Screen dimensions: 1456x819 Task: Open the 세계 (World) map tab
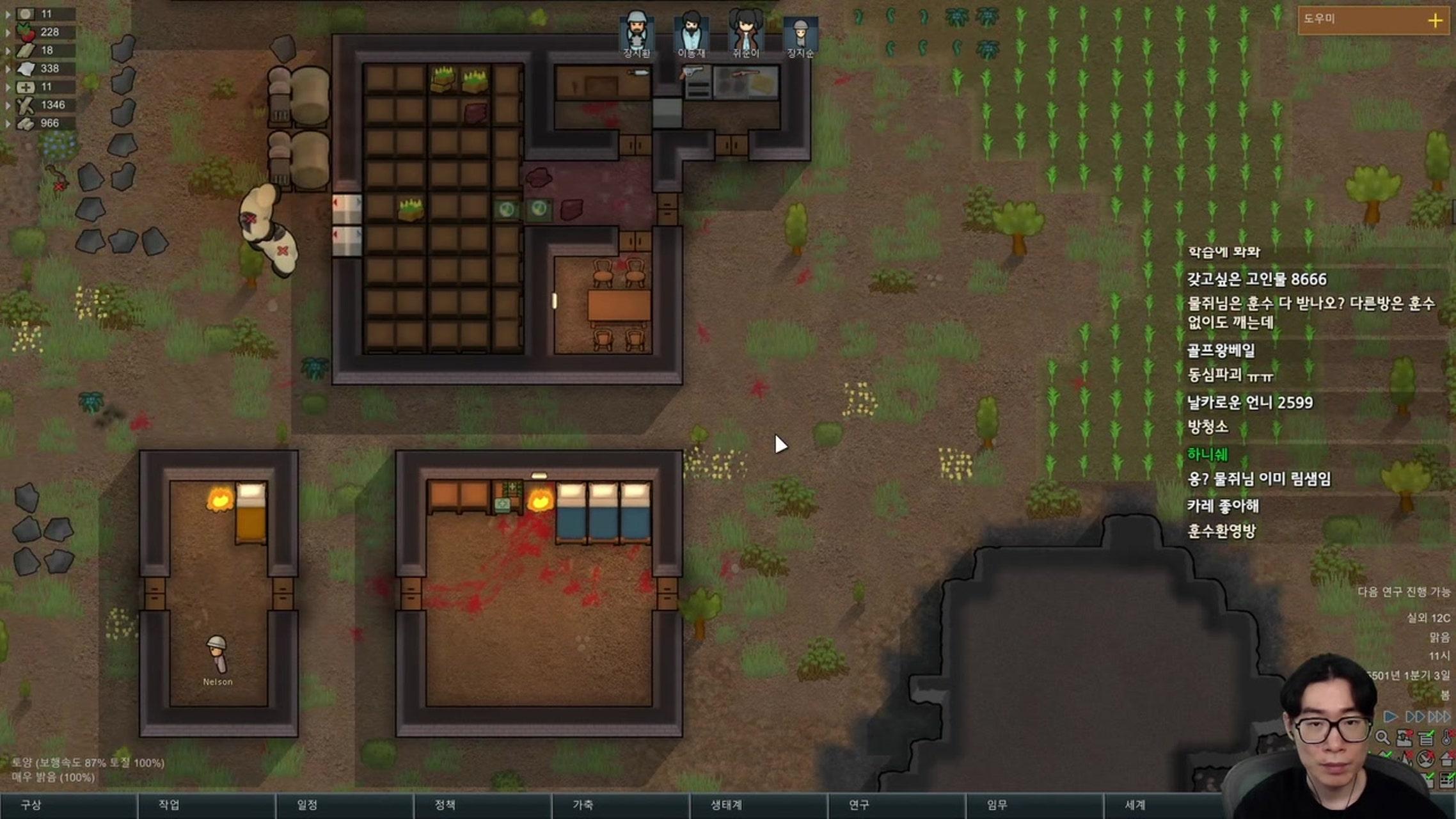[1136, 805]
